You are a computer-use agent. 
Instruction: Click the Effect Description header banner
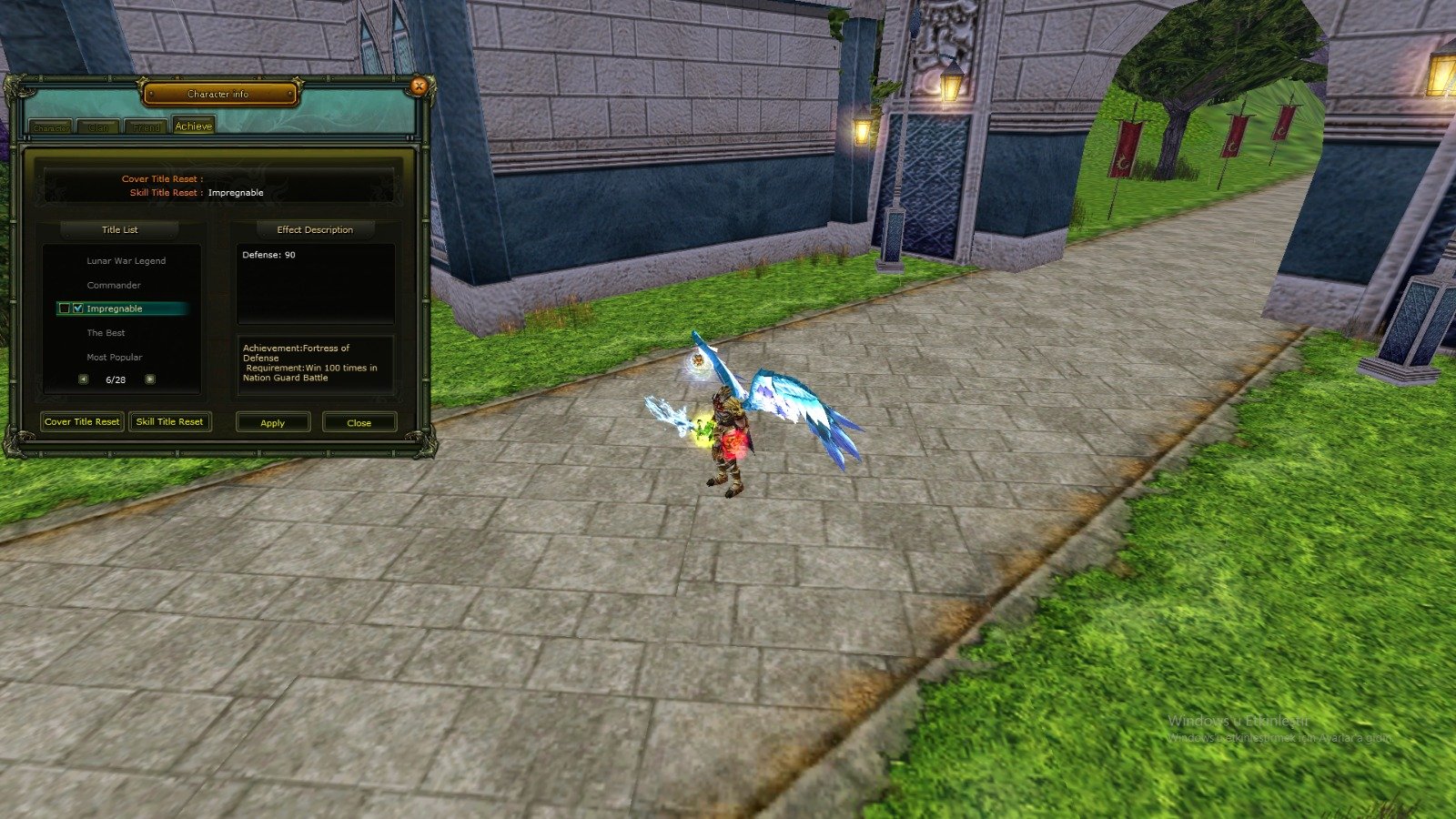pyautogui.click(x=314, y=229)
